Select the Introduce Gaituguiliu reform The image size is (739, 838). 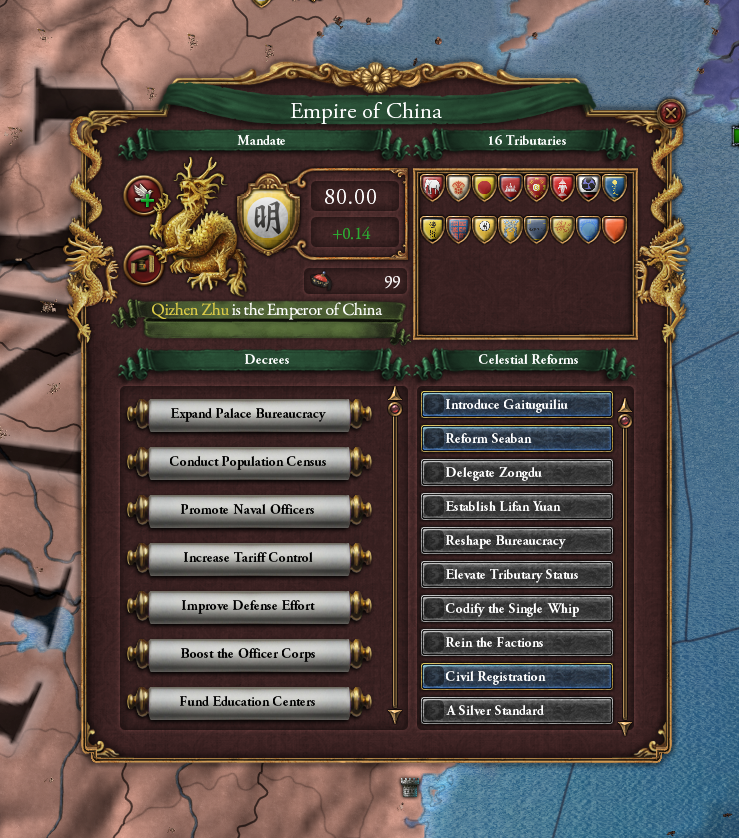516,405
